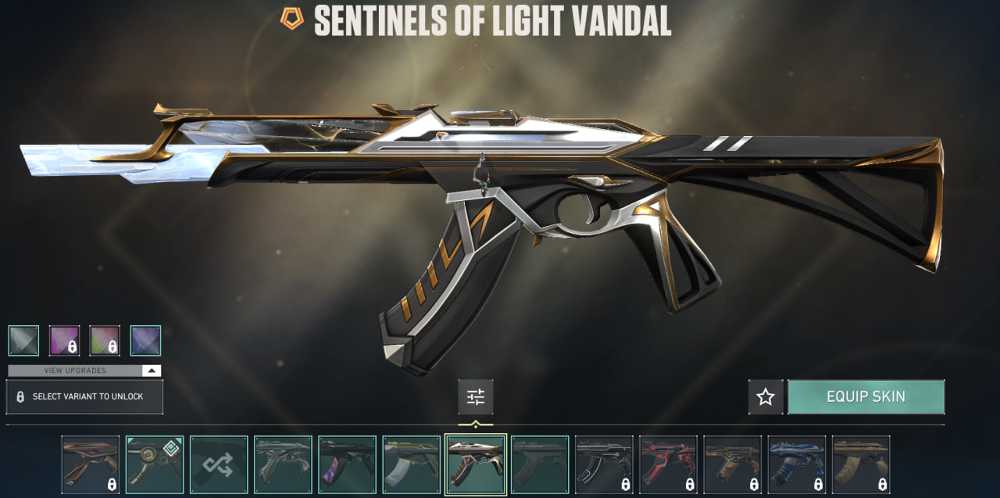Choose the locked green-red variant swatch
The width and height of the screenshot is (1000, 498).
pyautogui.click(x=105, y=340)
